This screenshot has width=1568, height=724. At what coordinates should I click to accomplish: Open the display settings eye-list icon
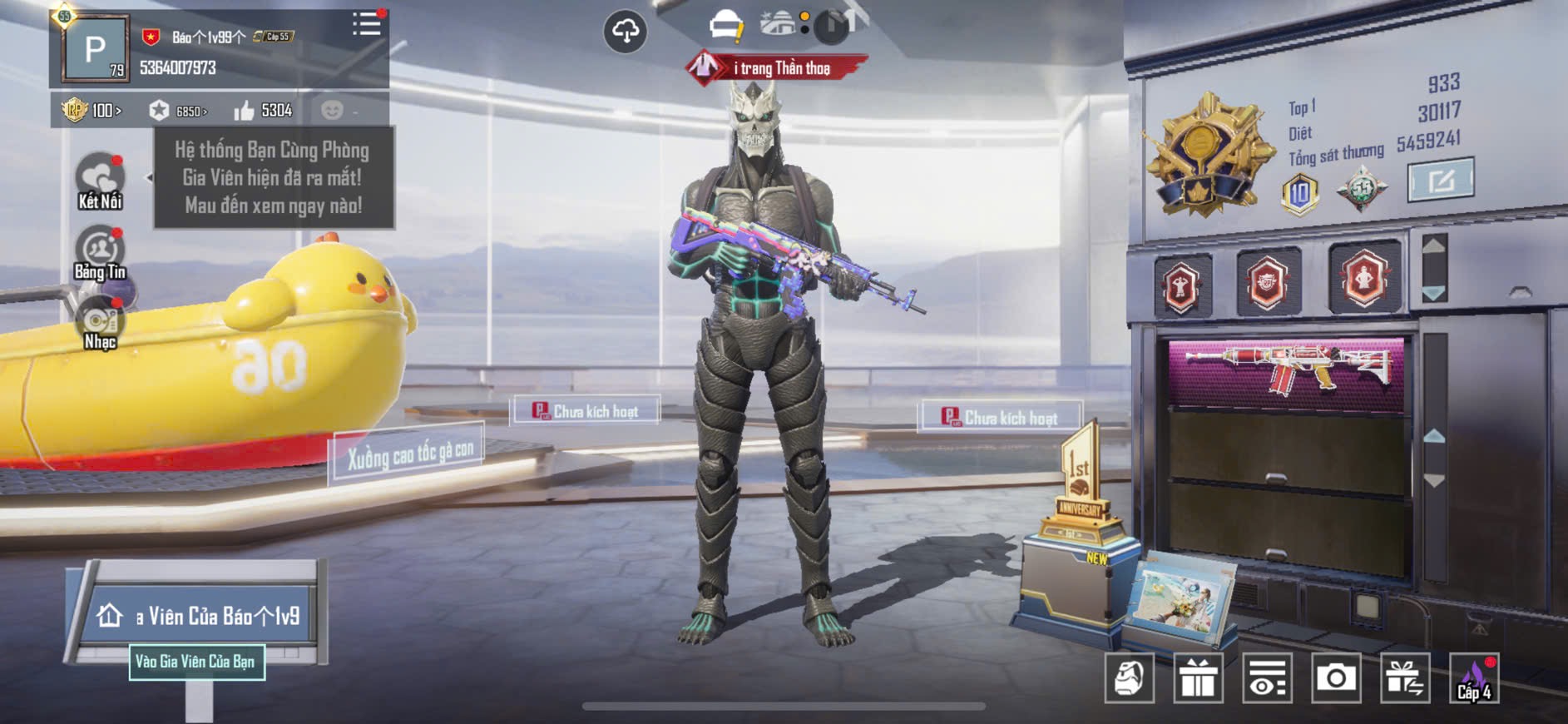coord(1267,678)
